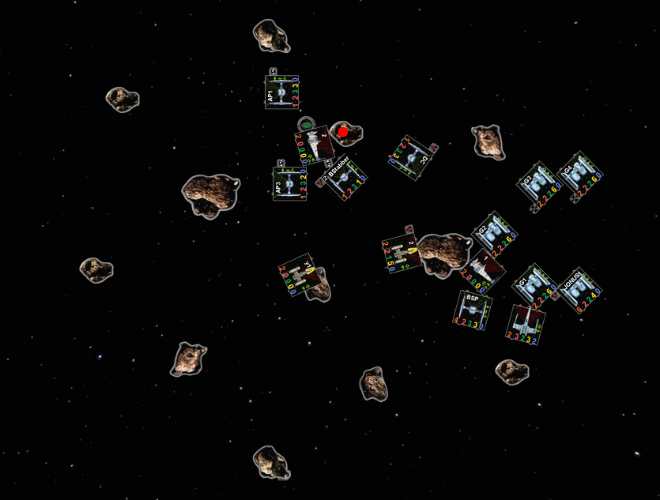Pick the BStalker TIE fighter token

click(344, 179)
